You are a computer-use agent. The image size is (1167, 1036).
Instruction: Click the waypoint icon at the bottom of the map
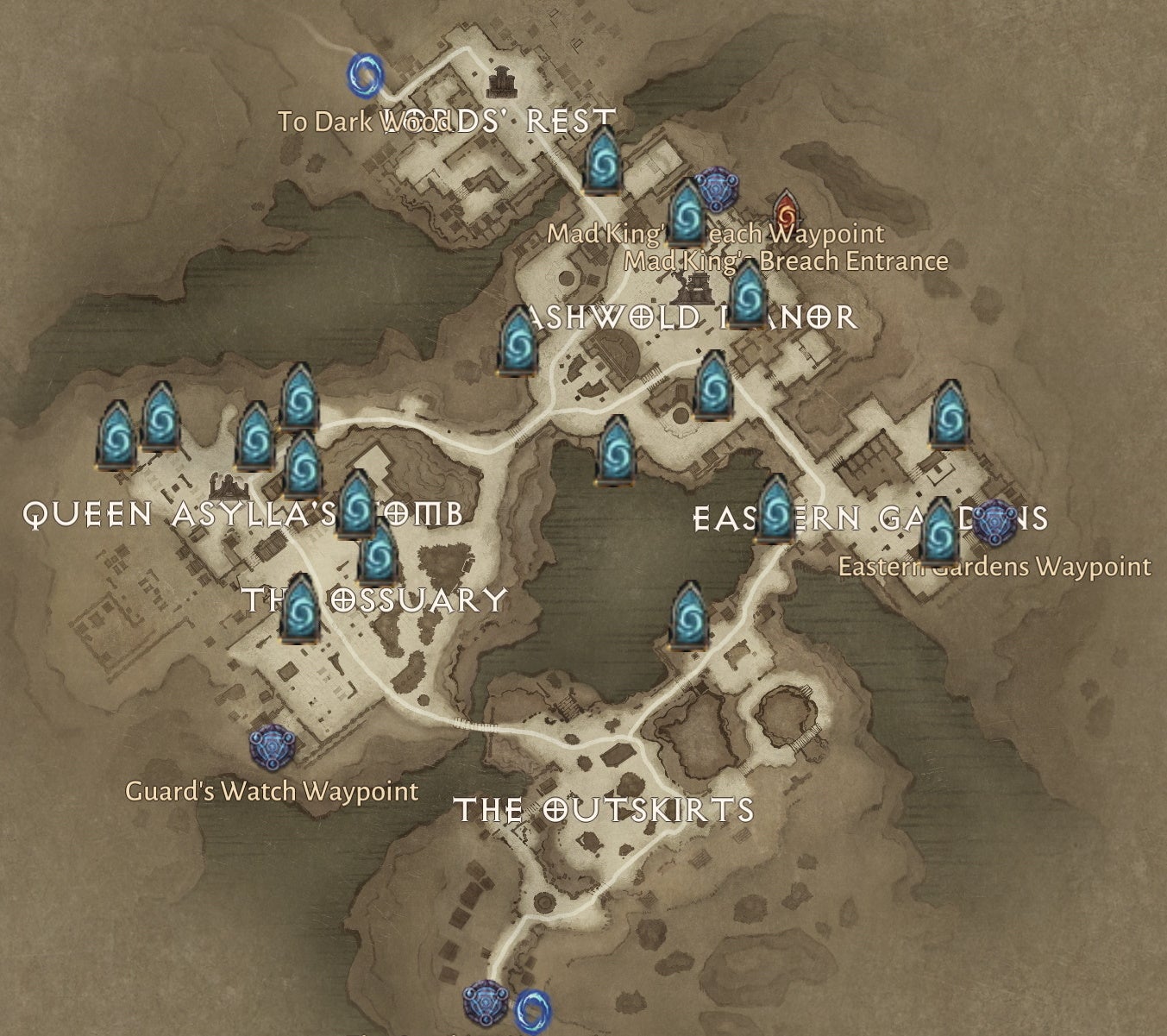point(486,1006)
